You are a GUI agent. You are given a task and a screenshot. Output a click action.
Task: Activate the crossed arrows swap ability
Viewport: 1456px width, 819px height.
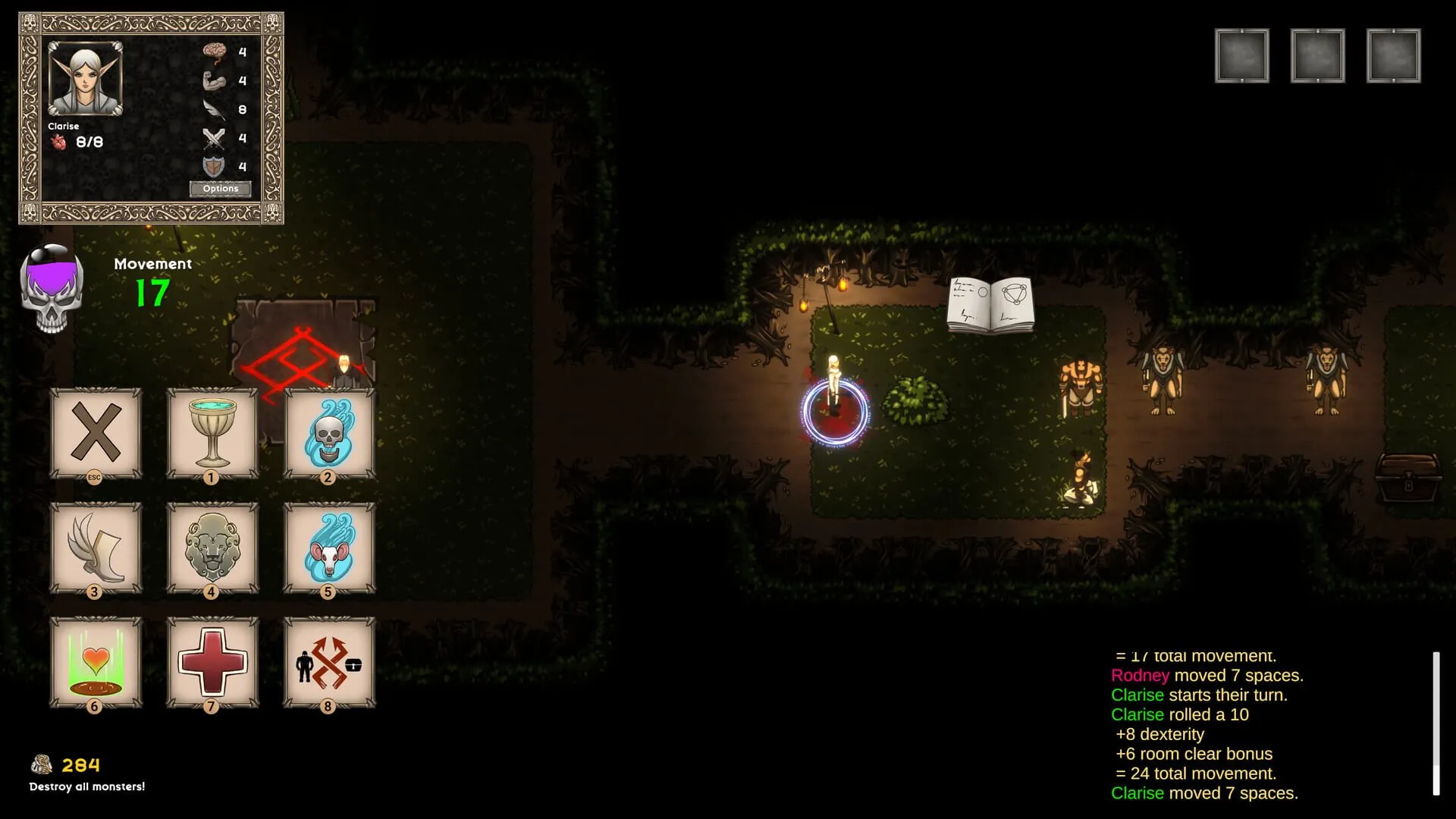(x=328, y=662)
